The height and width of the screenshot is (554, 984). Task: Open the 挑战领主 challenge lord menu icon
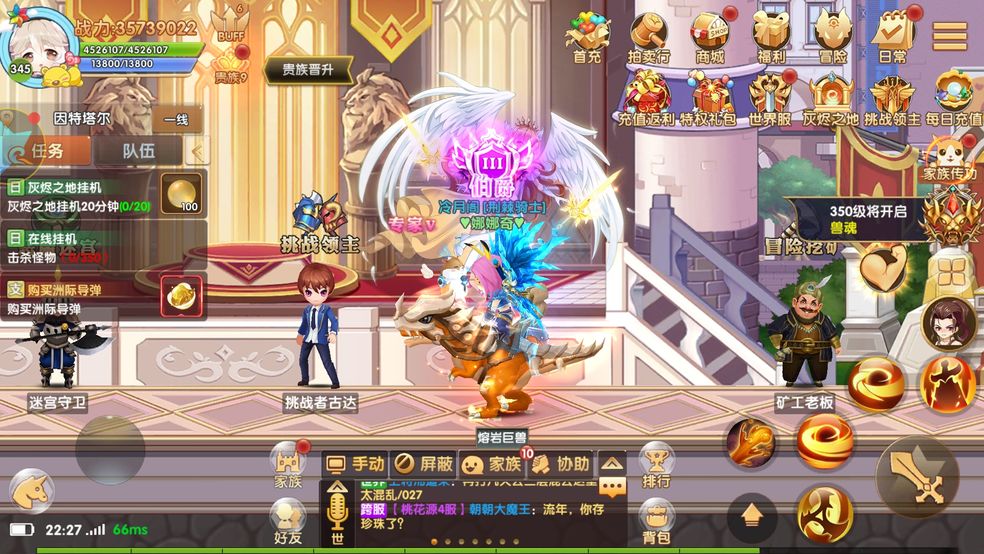(x=891, y=98)
